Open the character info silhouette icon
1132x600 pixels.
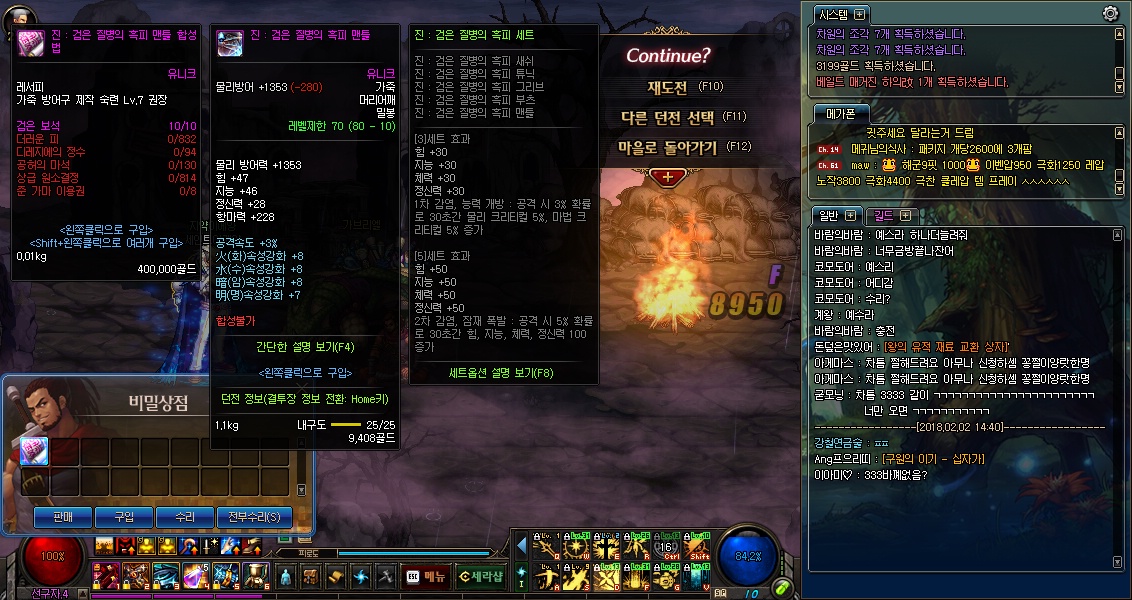(286, 576)
